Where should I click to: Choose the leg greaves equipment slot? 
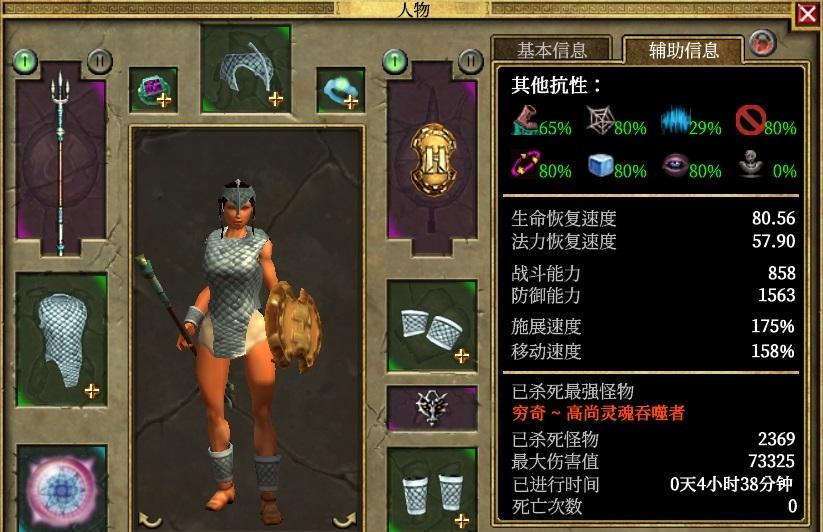432,490
